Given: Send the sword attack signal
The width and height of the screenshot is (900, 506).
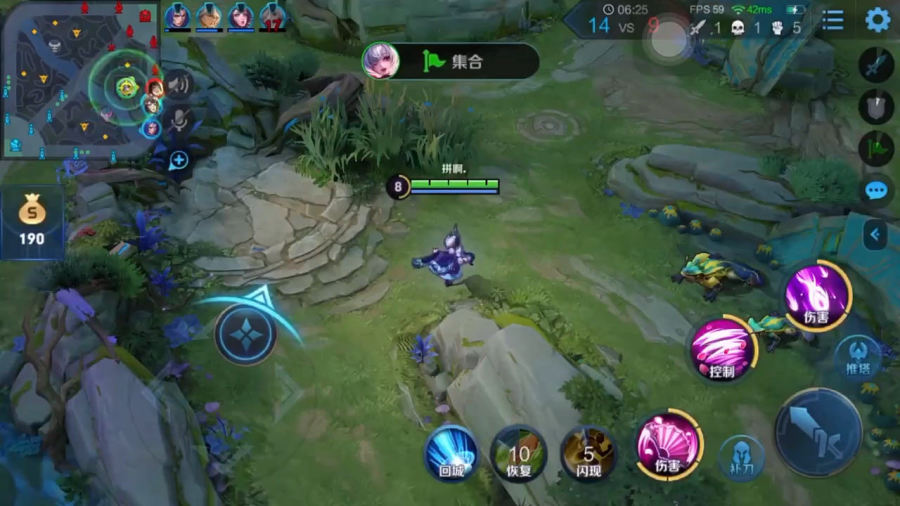Looking at the screenshot, I should (876, 64).
